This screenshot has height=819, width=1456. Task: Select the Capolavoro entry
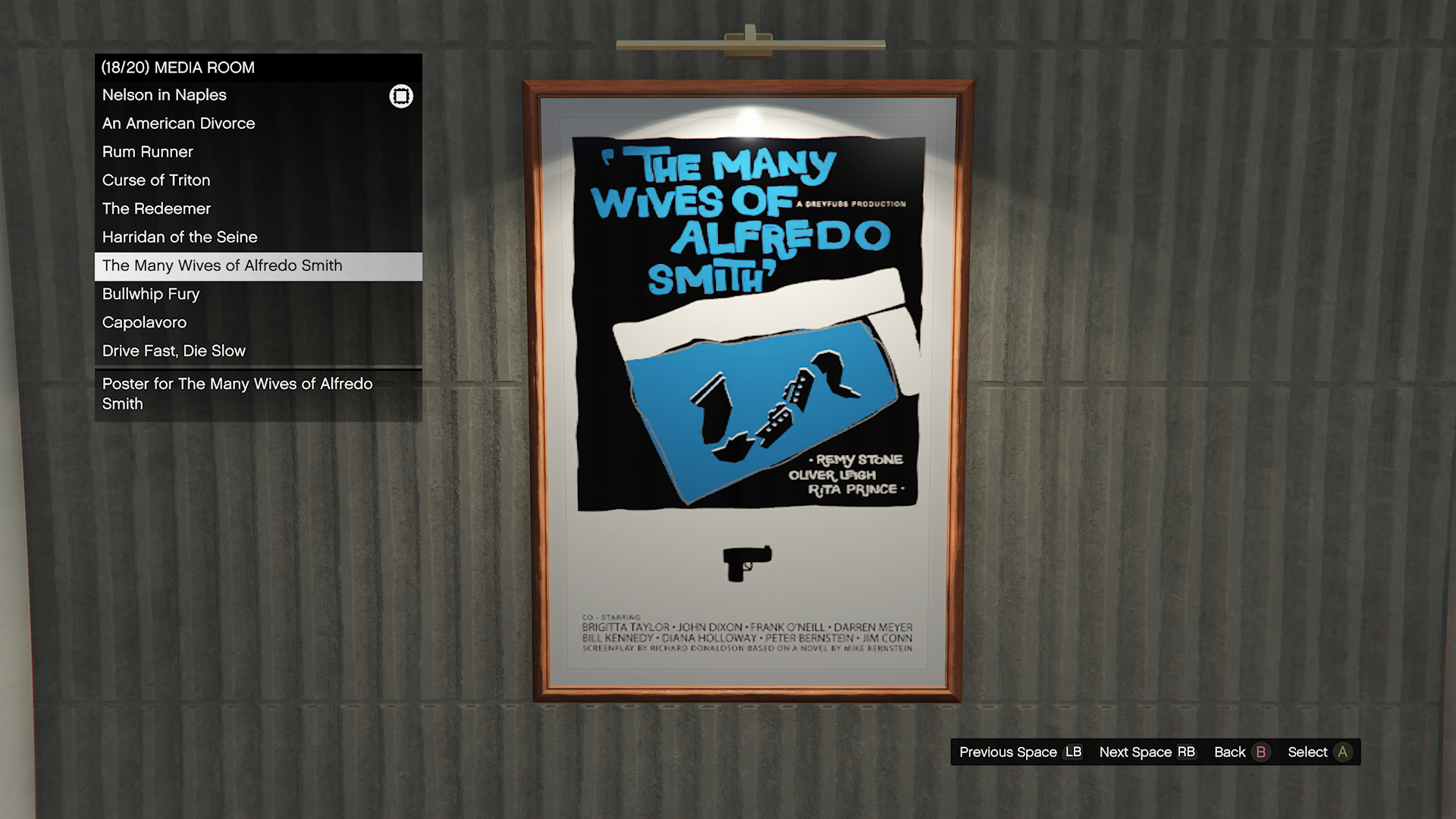click(144, 323)
